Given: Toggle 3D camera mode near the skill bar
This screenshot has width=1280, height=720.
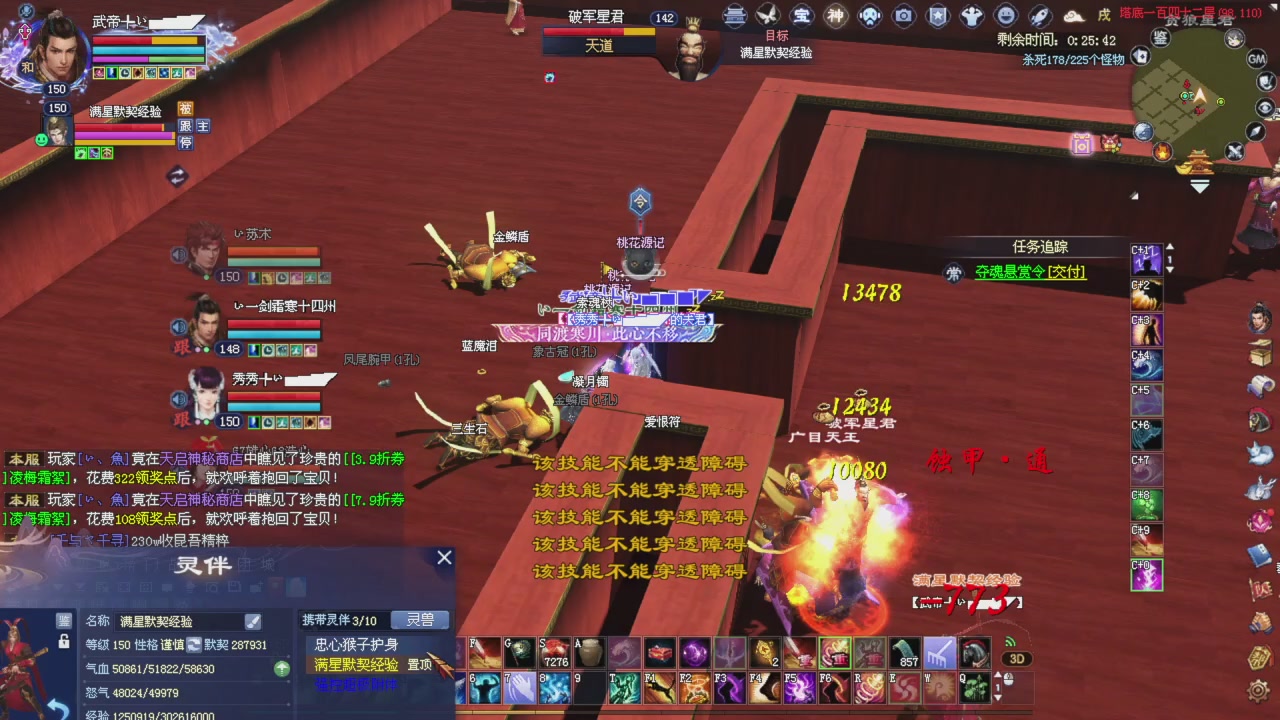Looking at the screenshot, I should 1016,658.
